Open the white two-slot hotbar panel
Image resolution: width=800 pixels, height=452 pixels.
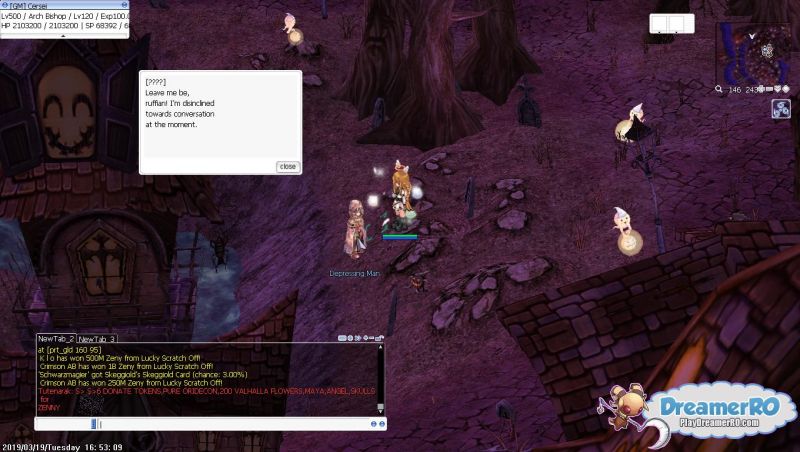(669, 23)
